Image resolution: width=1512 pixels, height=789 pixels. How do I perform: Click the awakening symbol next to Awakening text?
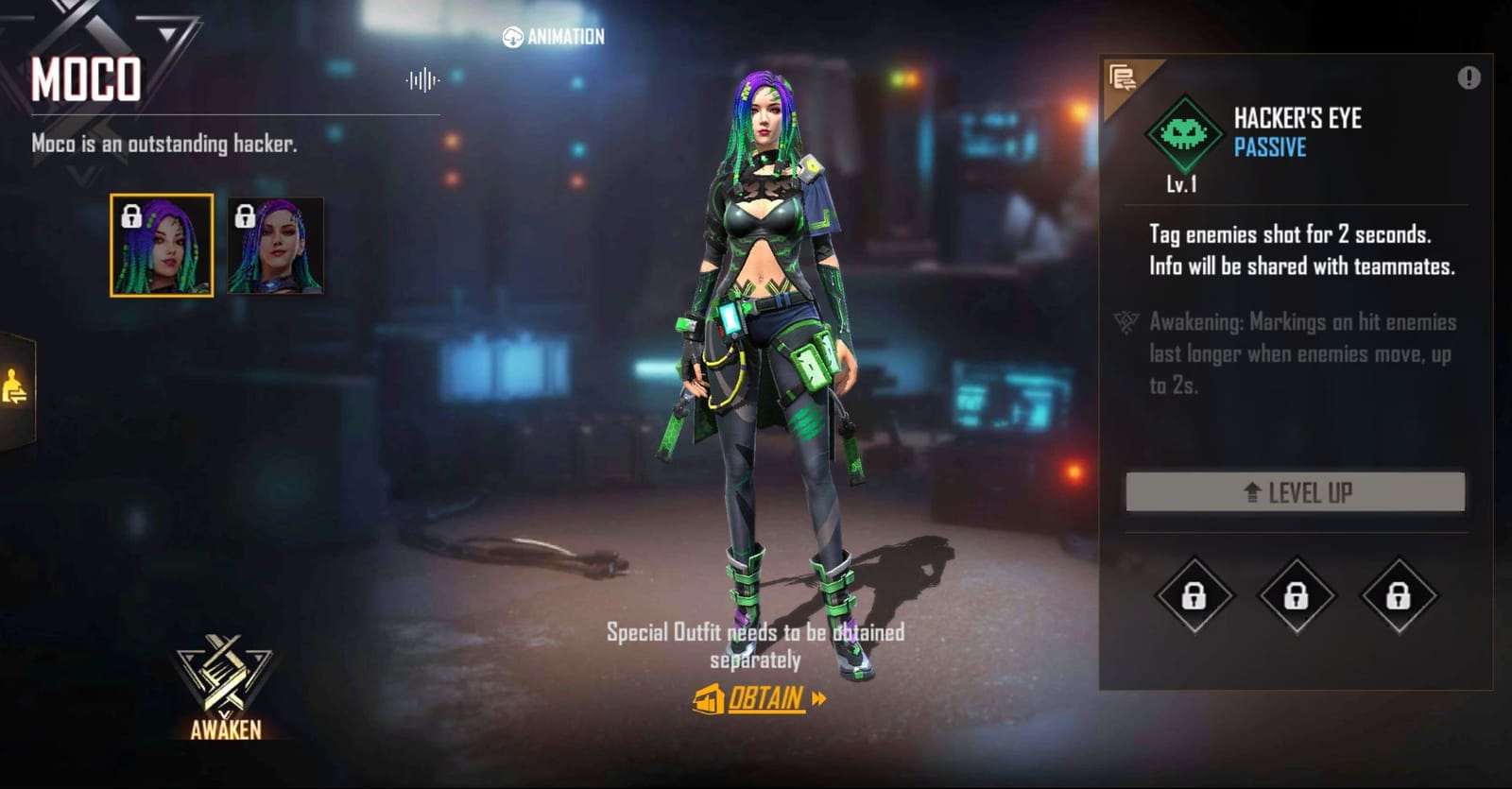pos(1125,324)
